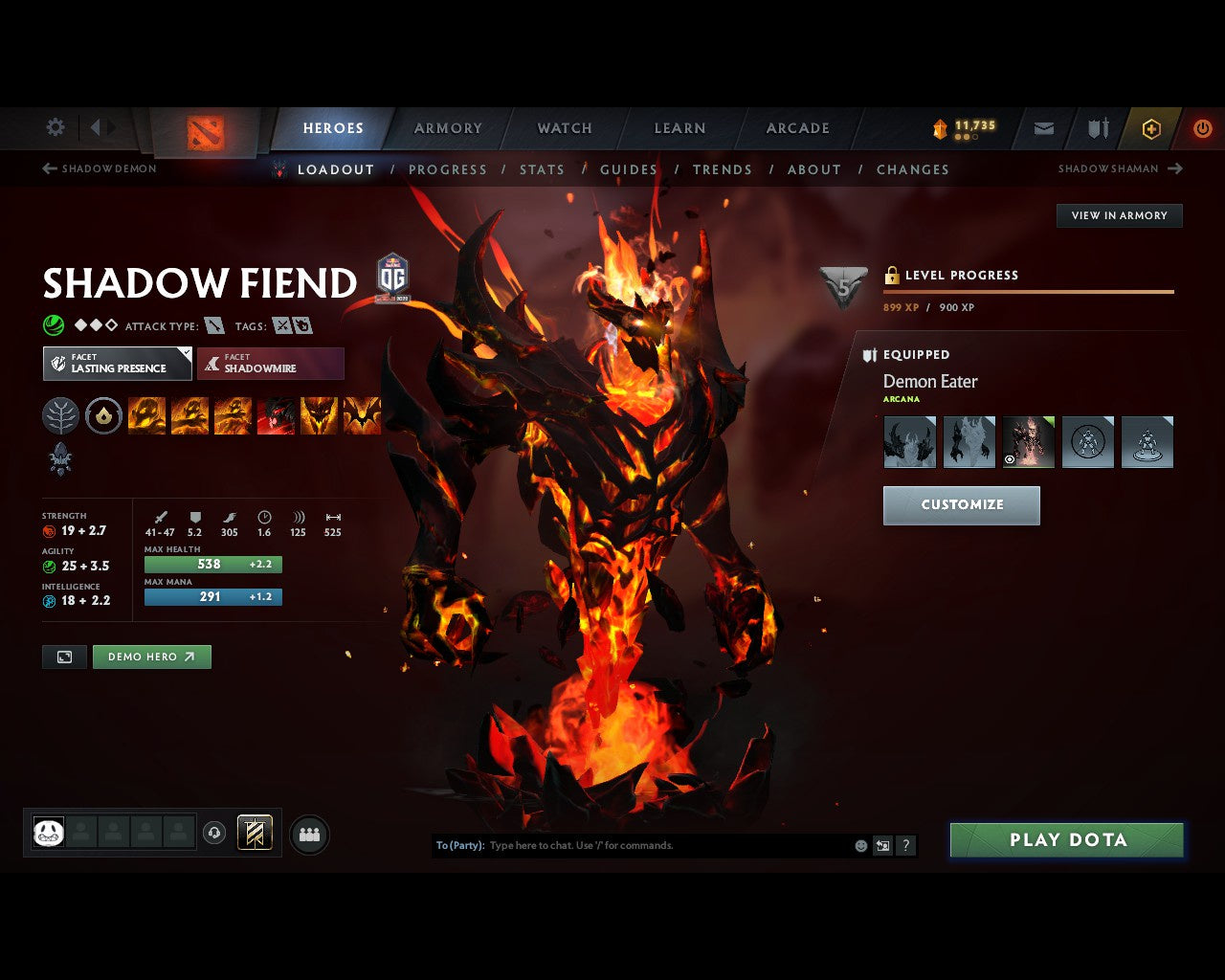Click the CUSTOMIZE button
This screenshot has height=980, width=1225.
tap(961, 504)
